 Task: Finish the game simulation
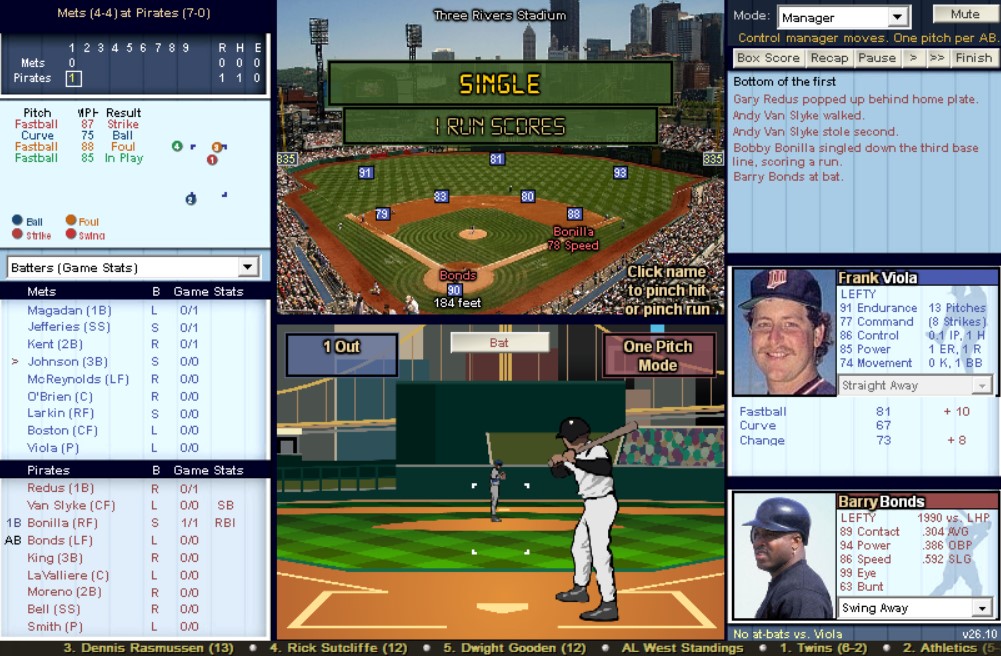click(973, 58)
